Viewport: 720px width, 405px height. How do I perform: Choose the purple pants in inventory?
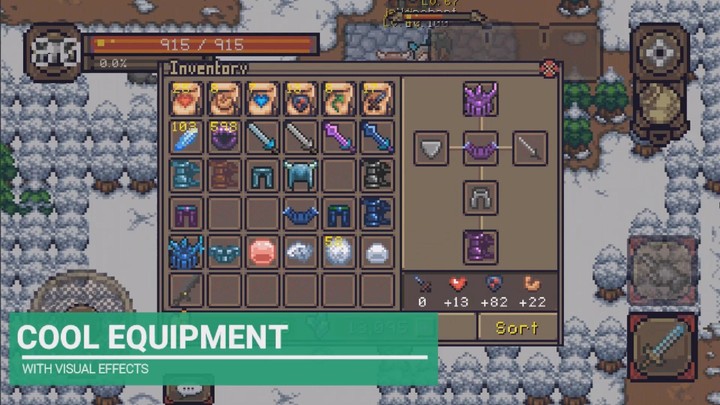187,213
